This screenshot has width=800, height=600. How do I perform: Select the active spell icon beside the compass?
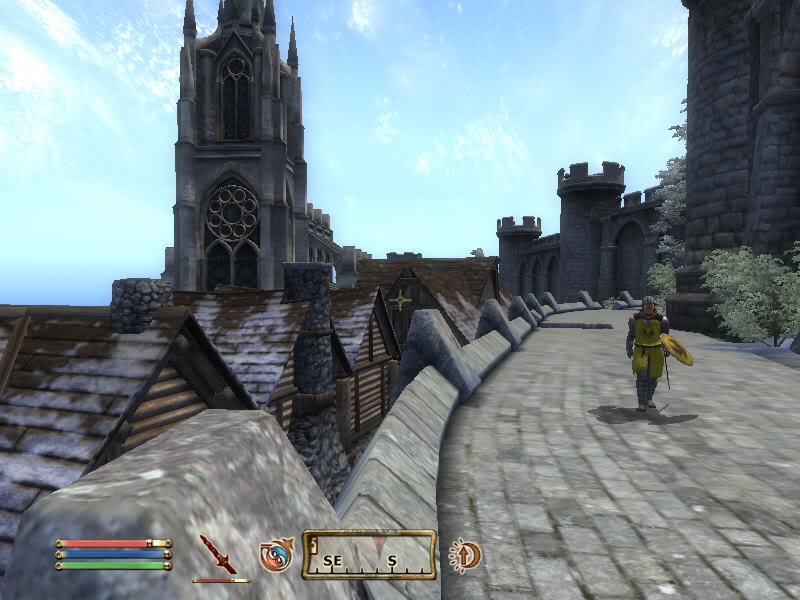click(x=276, y=555)
